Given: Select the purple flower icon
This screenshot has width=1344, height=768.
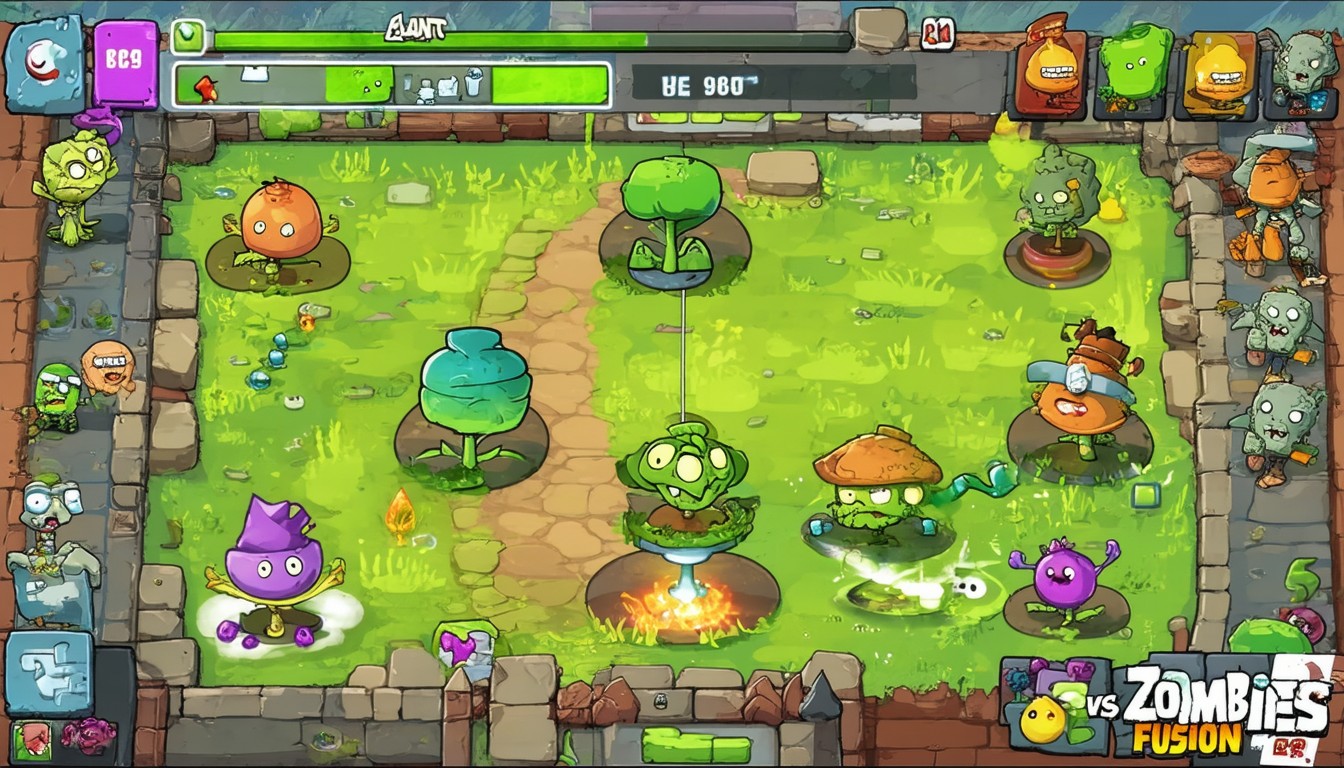Looking at the screenshot, I should [88, 735].
